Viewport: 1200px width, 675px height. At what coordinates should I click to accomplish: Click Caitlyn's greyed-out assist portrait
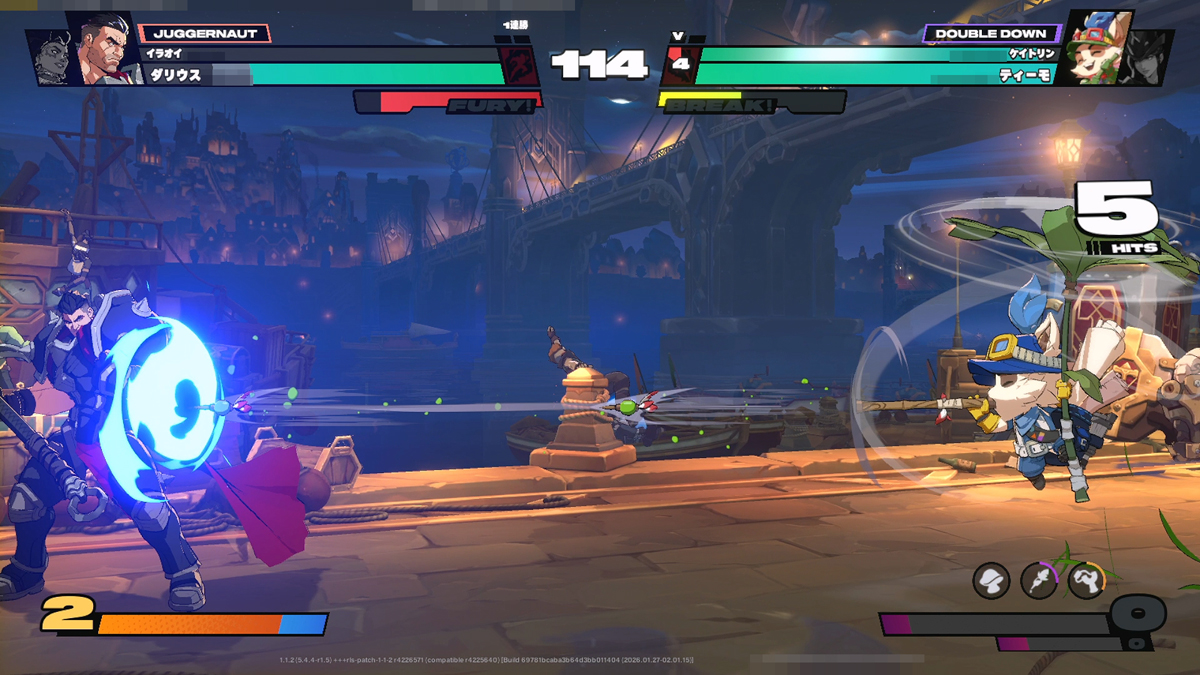point(1148,58)
